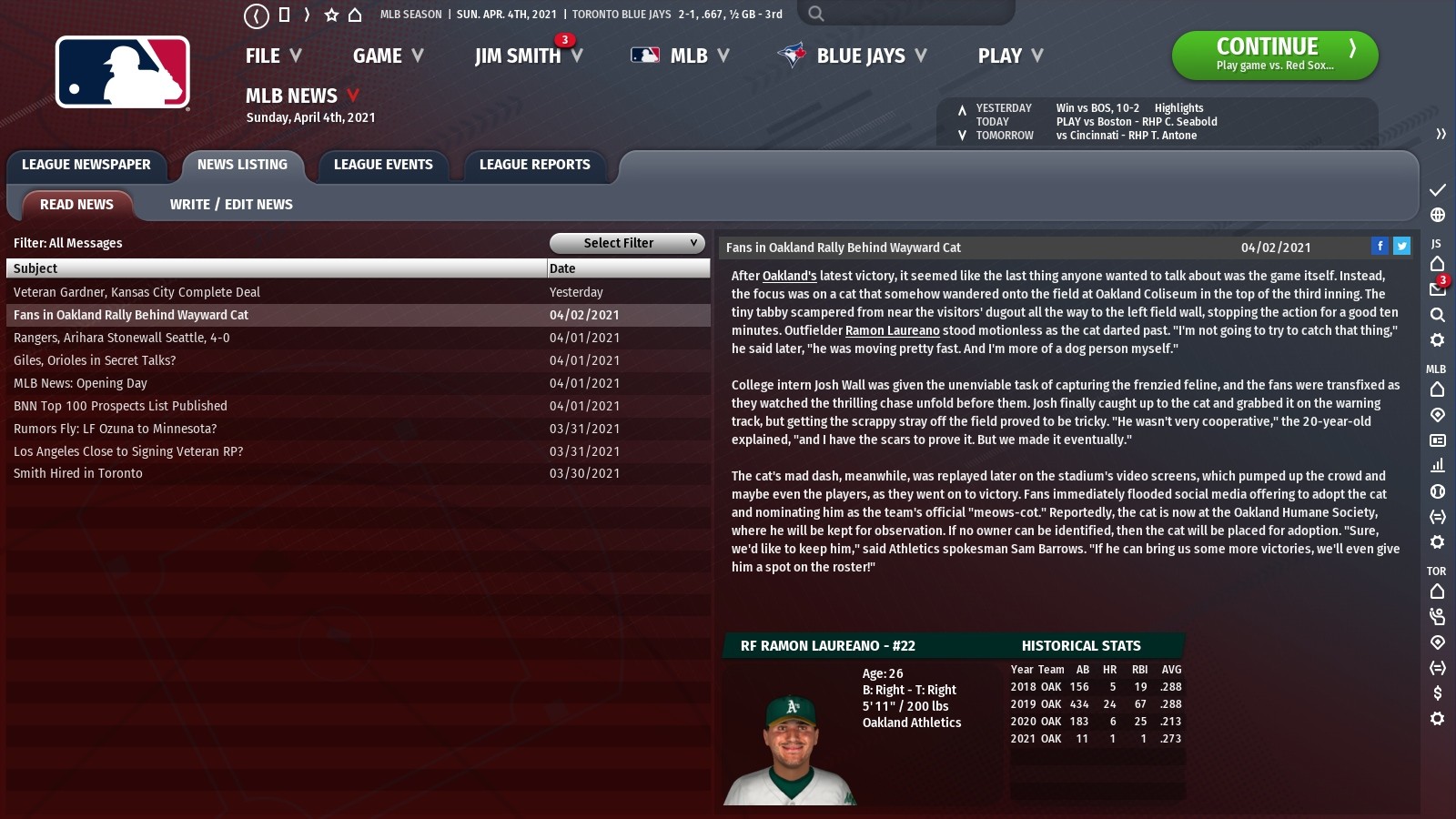Expand the MLB NEWS section chevron
The height and width of the screenshot is (819, 1456).
coord(353,95)
